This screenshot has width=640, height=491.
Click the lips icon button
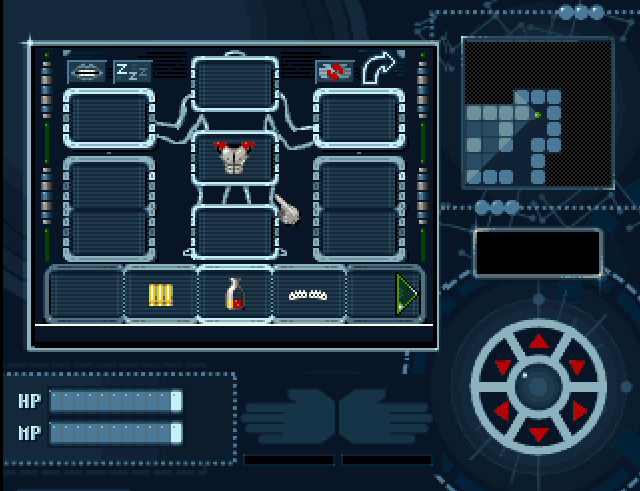pyautogui.click(x=86, y=72)
